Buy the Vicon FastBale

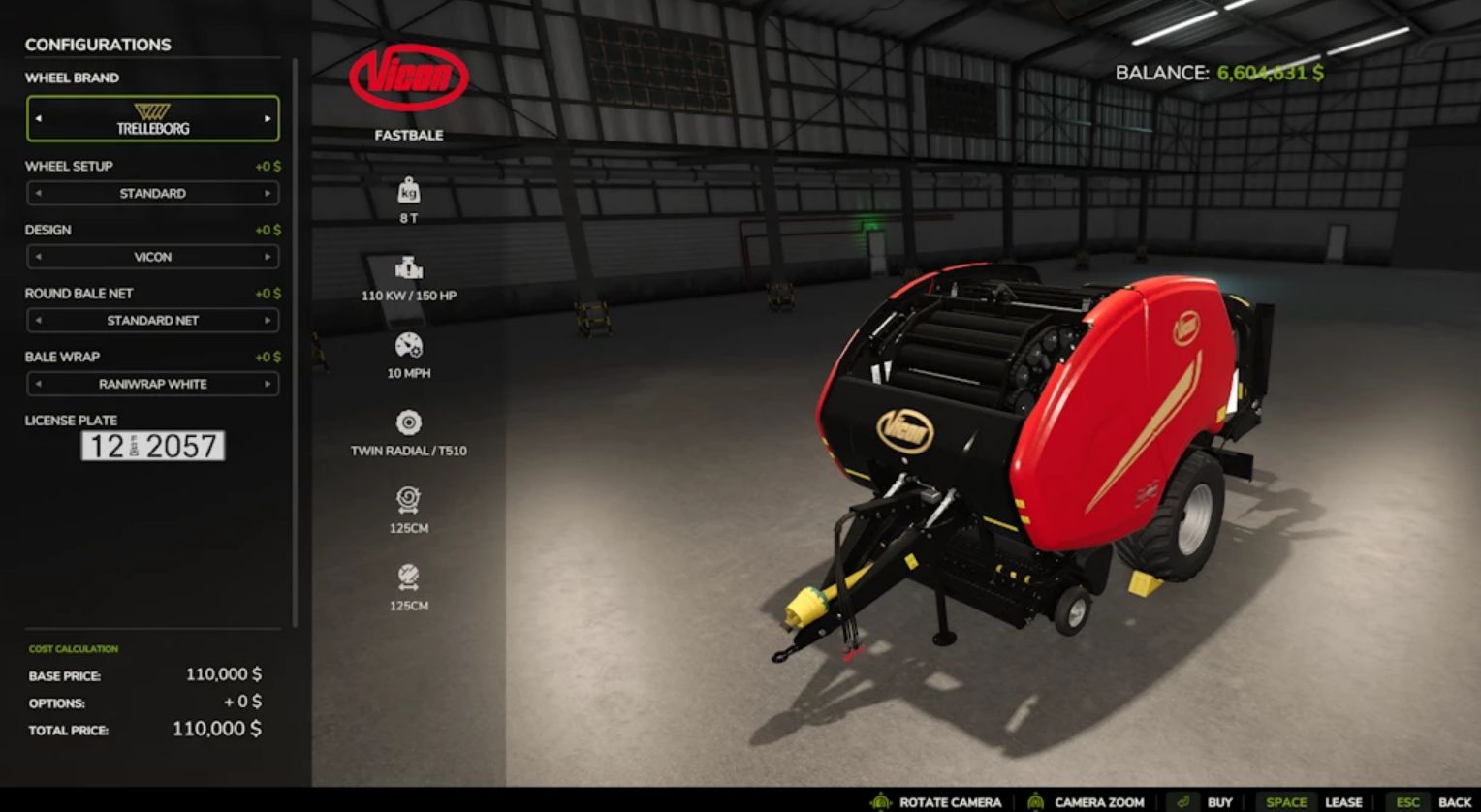(x=1202, y=801)
